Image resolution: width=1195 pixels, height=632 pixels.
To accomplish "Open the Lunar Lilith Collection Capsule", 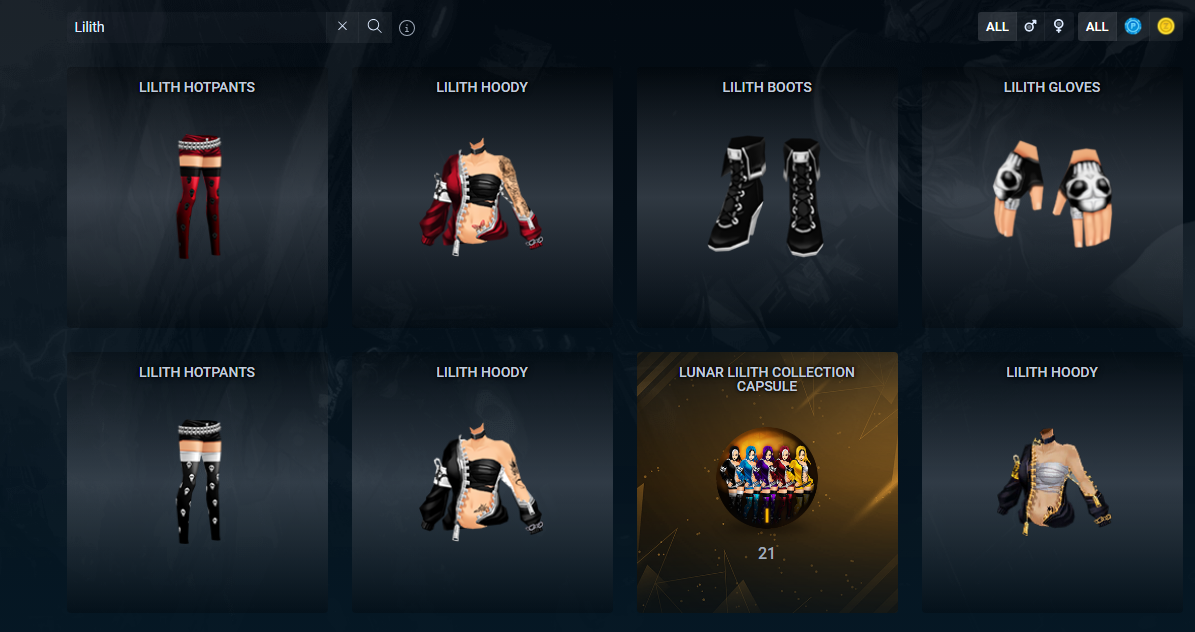I will tap(767, 482).
